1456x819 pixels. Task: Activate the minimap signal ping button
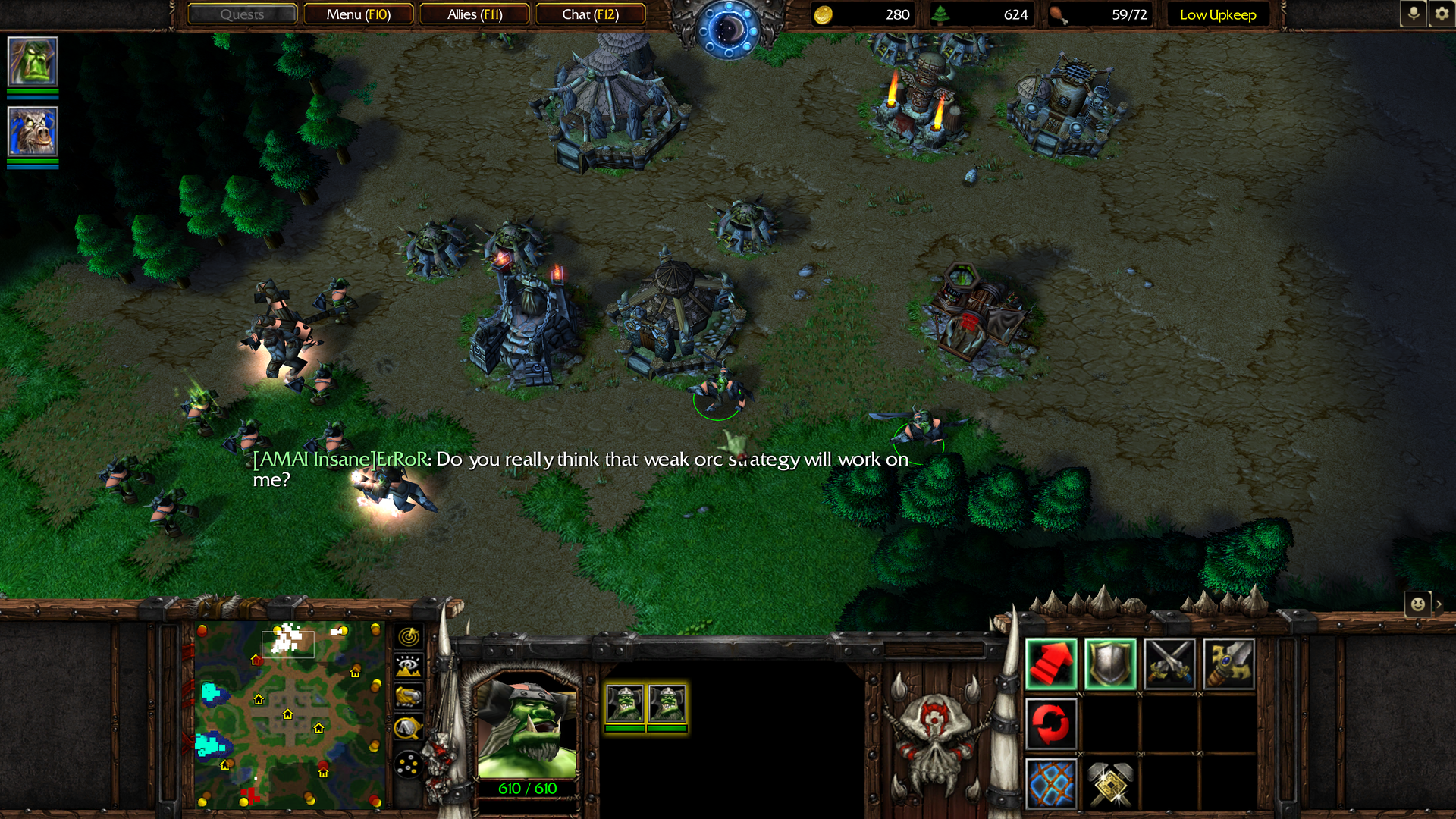coord(409,636)
